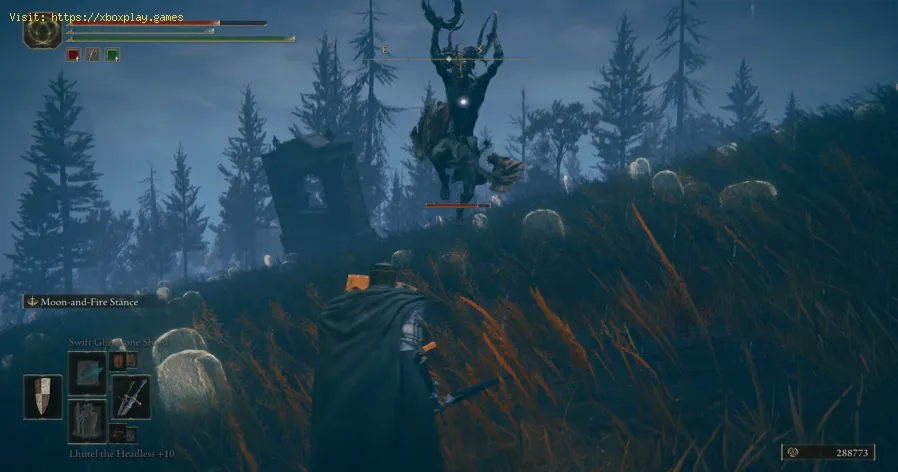Click the golden Elden Ring emblem icon

point(43,29)
